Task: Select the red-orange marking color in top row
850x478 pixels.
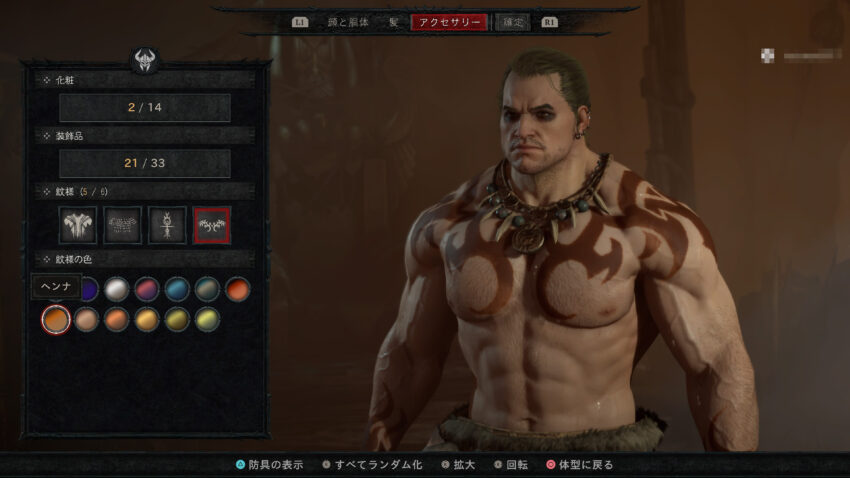Action: 237,290
